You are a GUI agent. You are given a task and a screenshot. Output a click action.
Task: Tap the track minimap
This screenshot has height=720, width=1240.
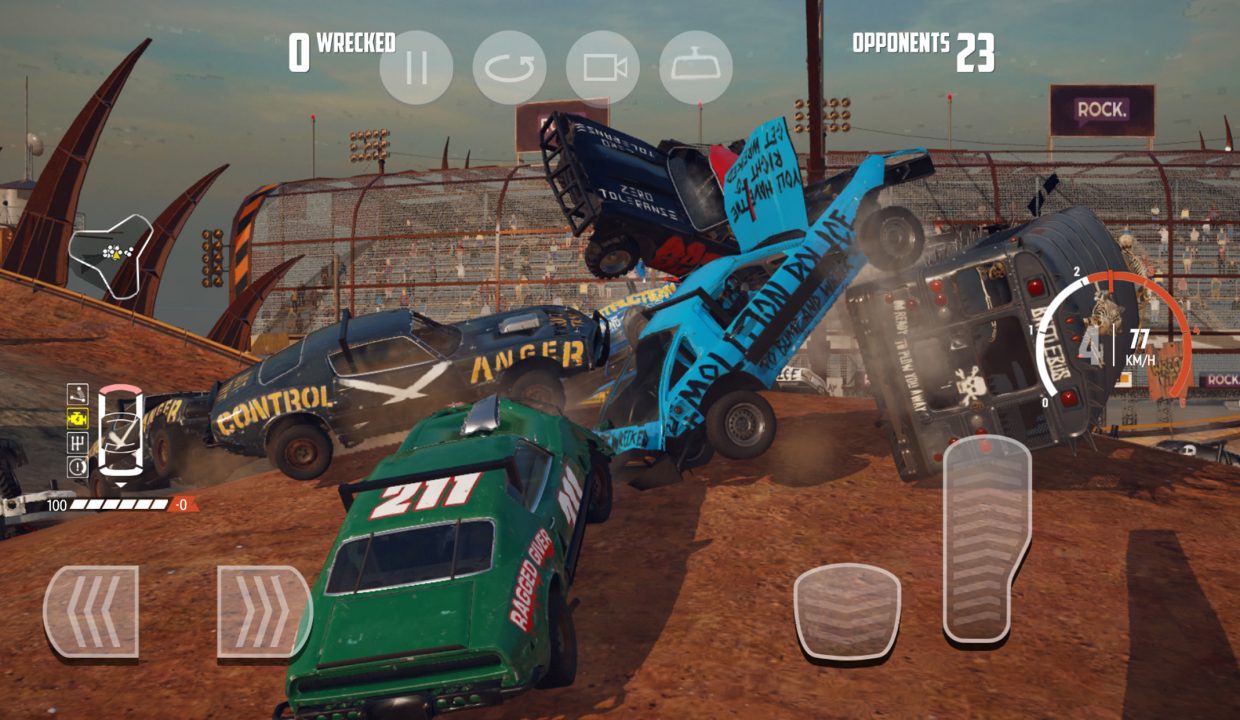coord(111,253)
